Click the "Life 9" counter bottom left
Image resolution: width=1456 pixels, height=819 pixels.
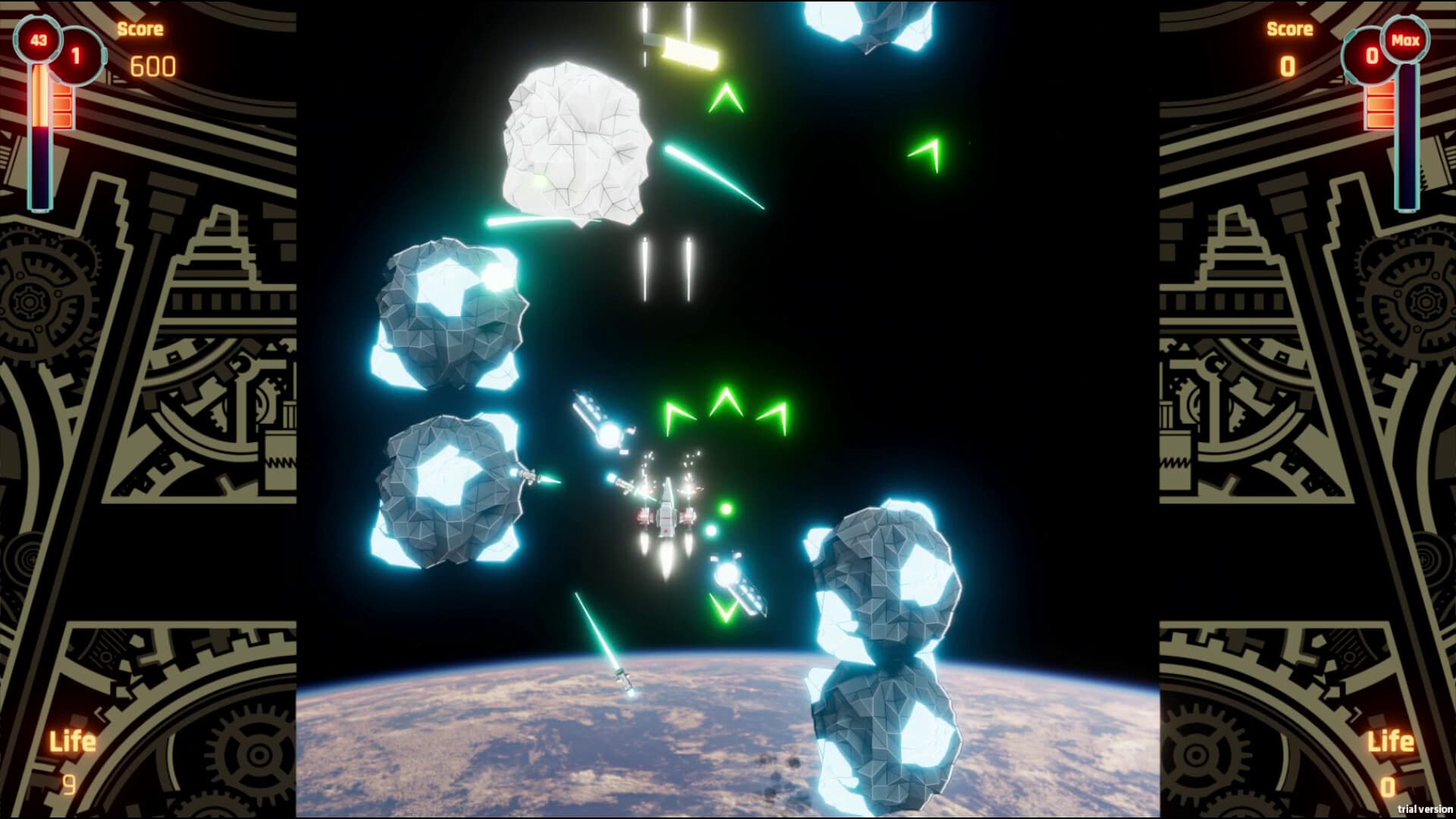(71, 758)
